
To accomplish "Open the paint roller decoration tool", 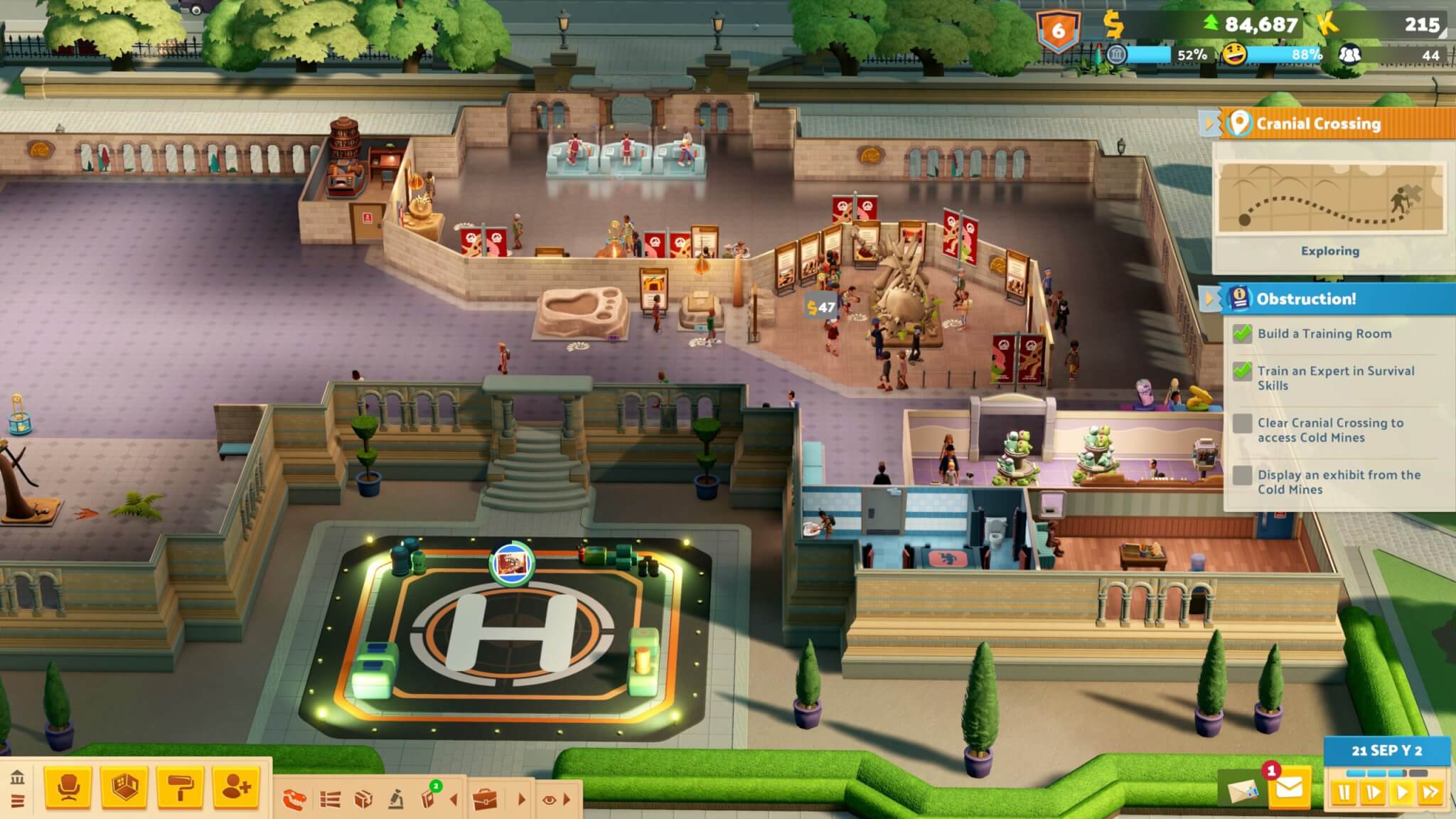I will (180, 787).
